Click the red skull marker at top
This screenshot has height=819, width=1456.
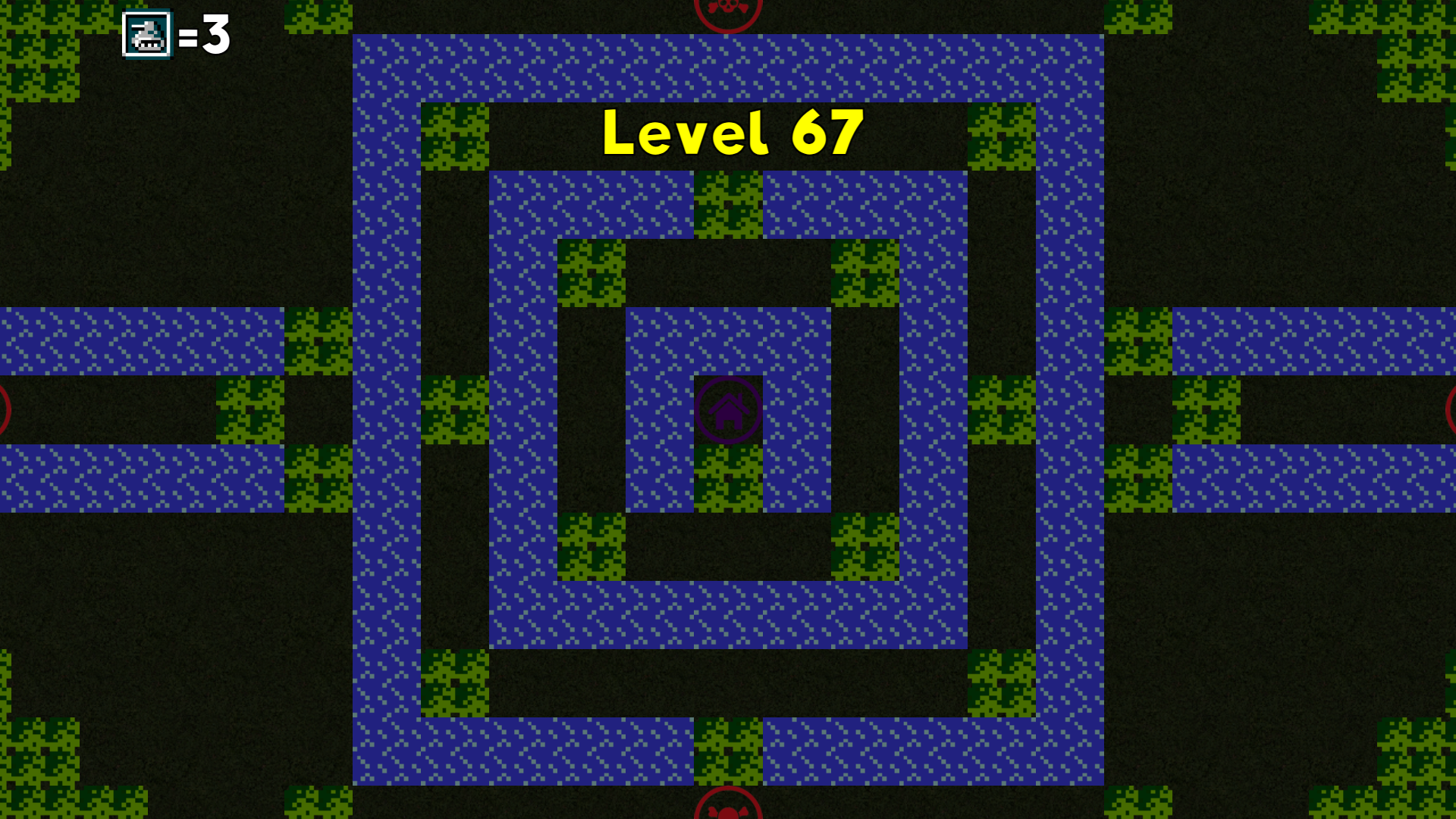point(728,9)
